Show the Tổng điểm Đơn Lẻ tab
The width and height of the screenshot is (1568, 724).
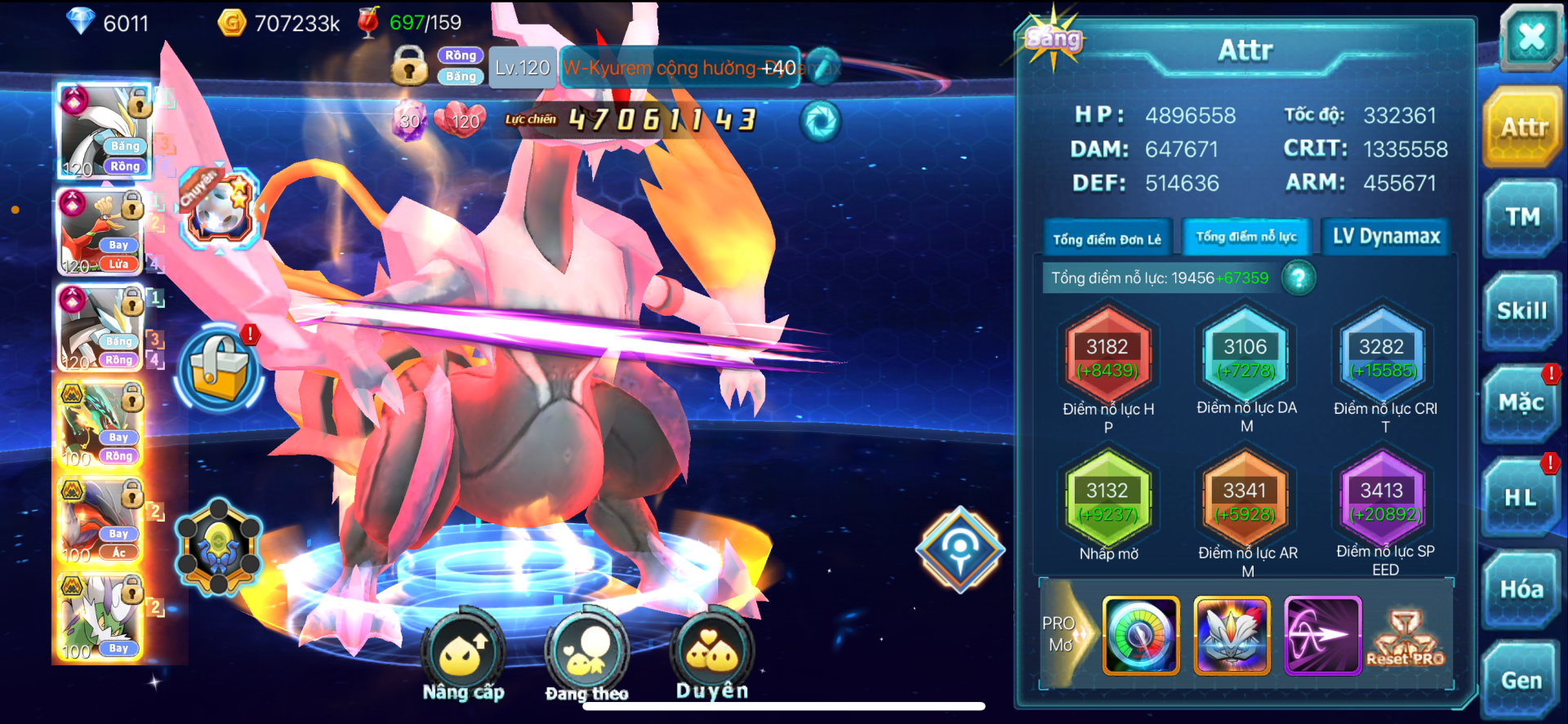pyautogui.click(x=1107, y=238)
